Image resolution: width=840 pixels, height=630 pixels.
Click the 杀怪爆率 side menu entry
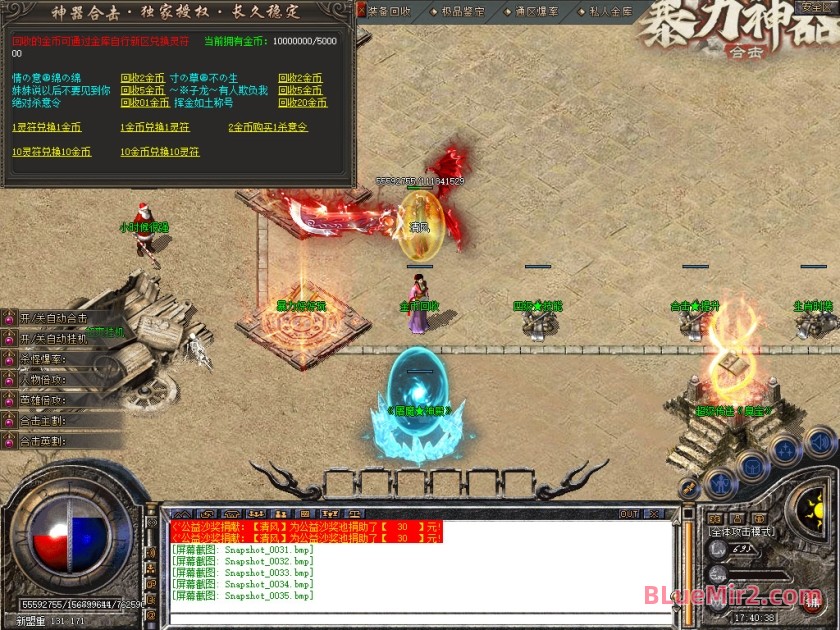[45, 359]
